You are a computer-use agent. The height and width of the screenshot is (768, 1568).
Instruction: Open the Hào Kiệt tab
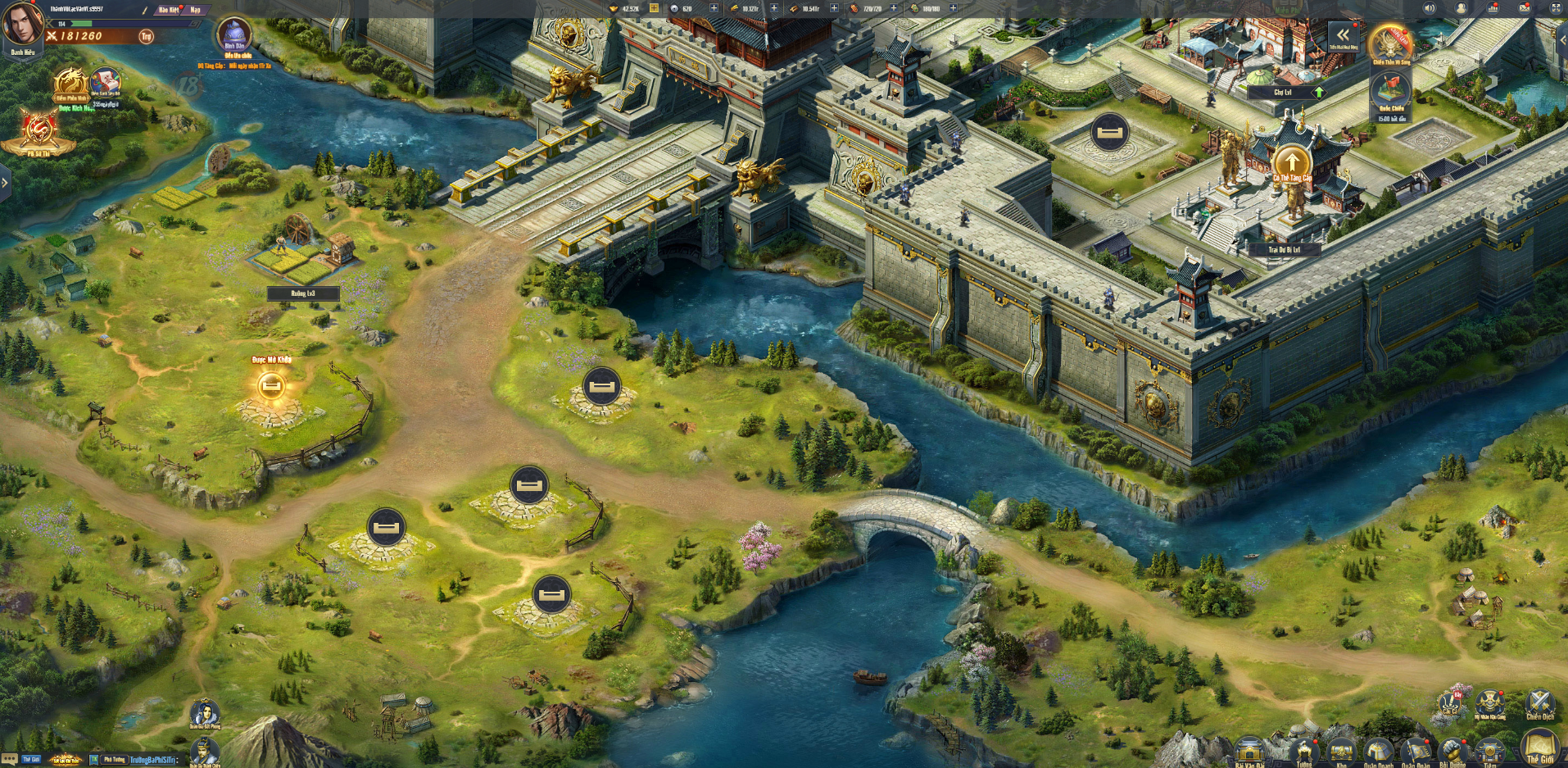tap(169, 10)
